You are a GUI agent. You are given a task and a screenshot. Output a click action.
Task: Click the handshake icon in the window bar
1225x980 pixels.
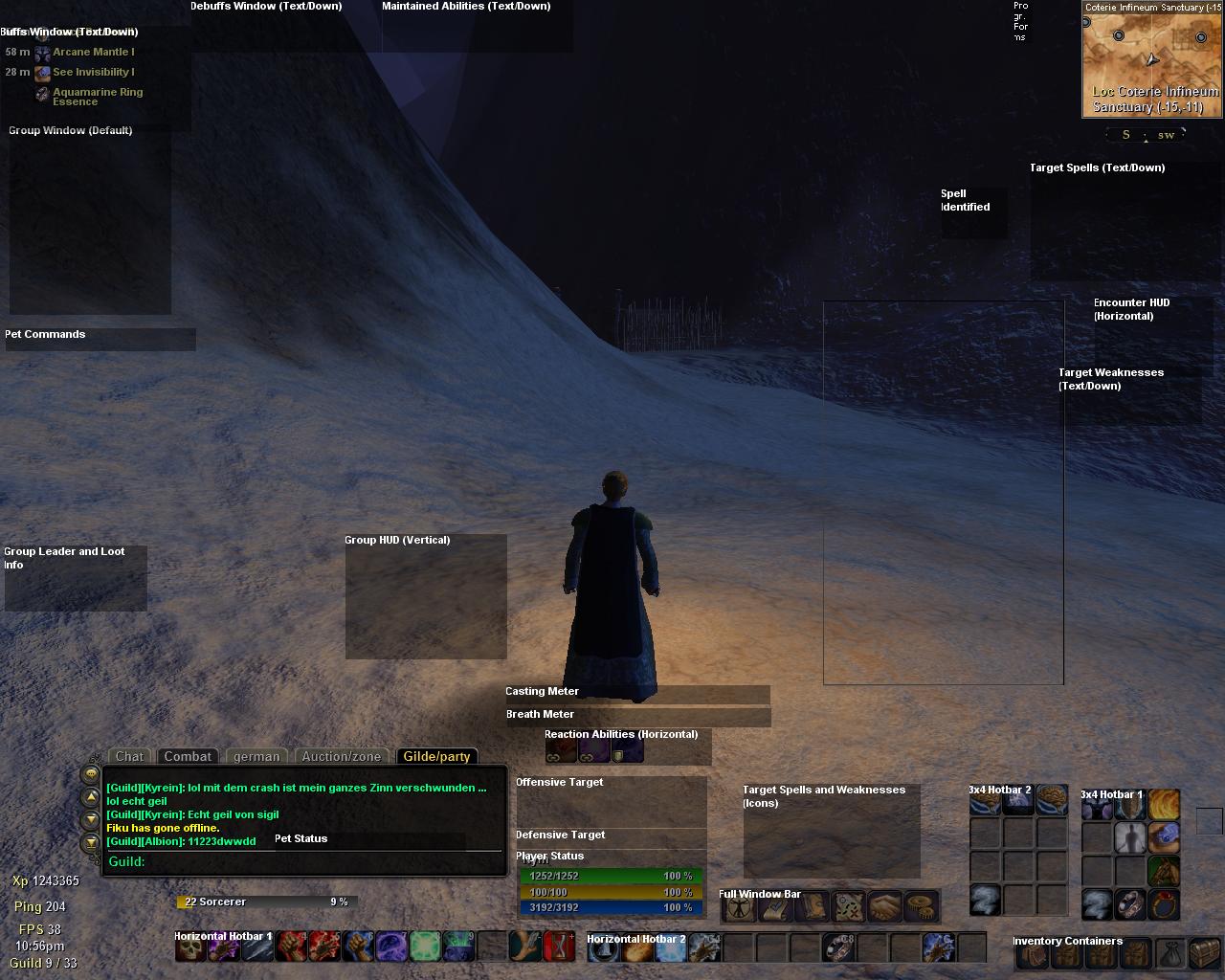(885, 906)
